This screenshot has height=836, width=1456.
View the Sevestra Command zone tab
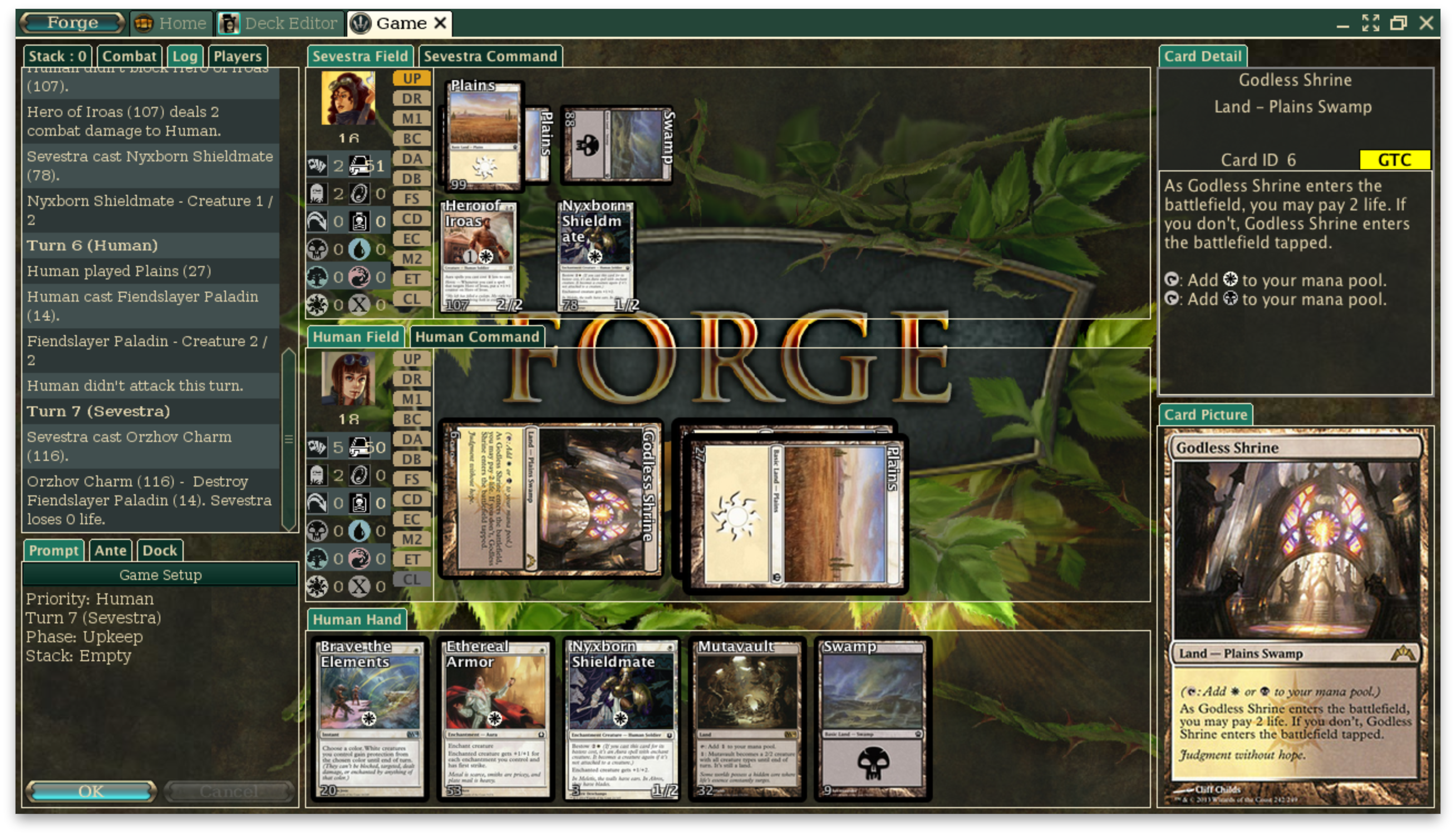[490, 56]
